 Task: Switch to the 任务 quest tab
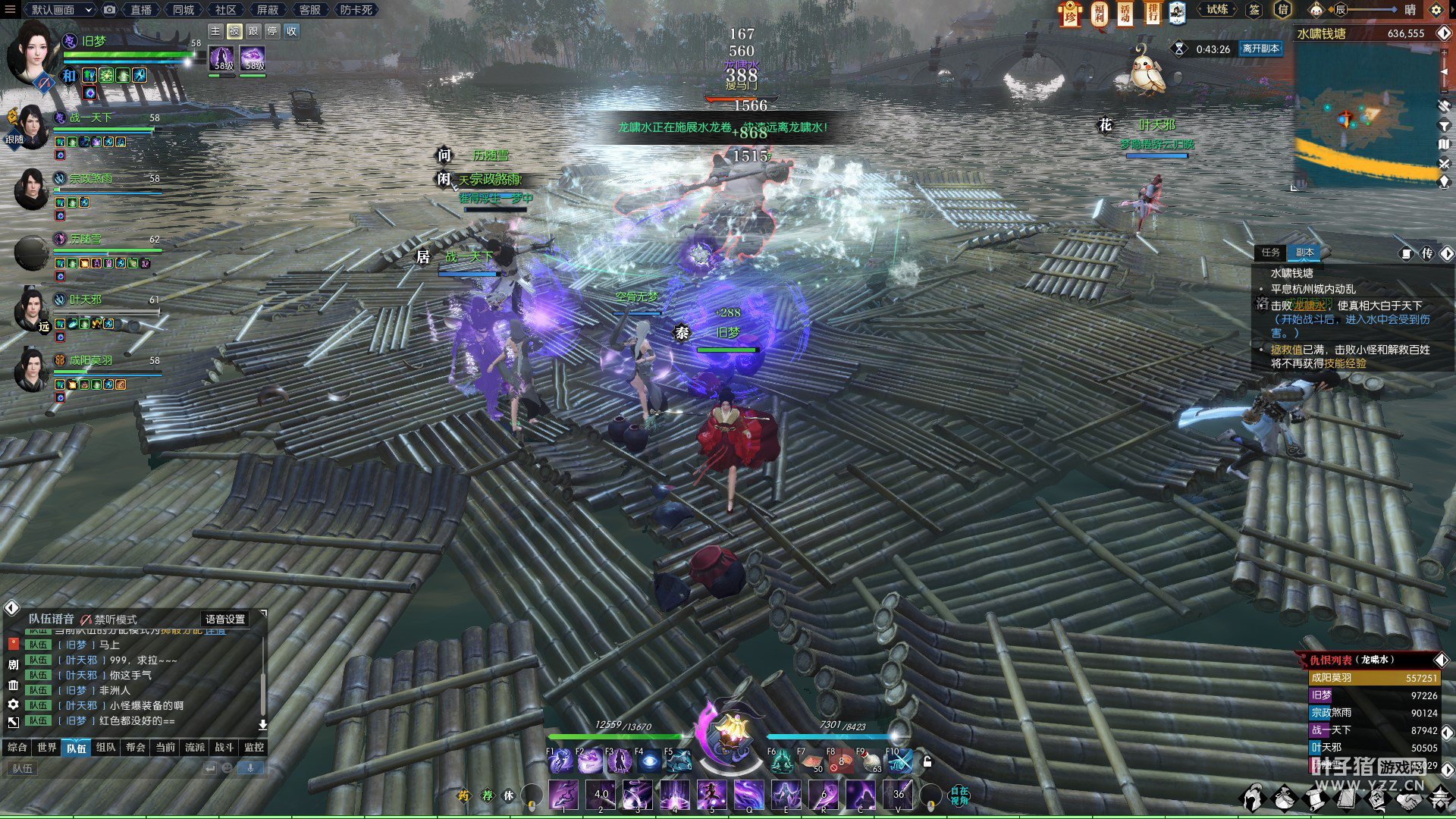1271,253
